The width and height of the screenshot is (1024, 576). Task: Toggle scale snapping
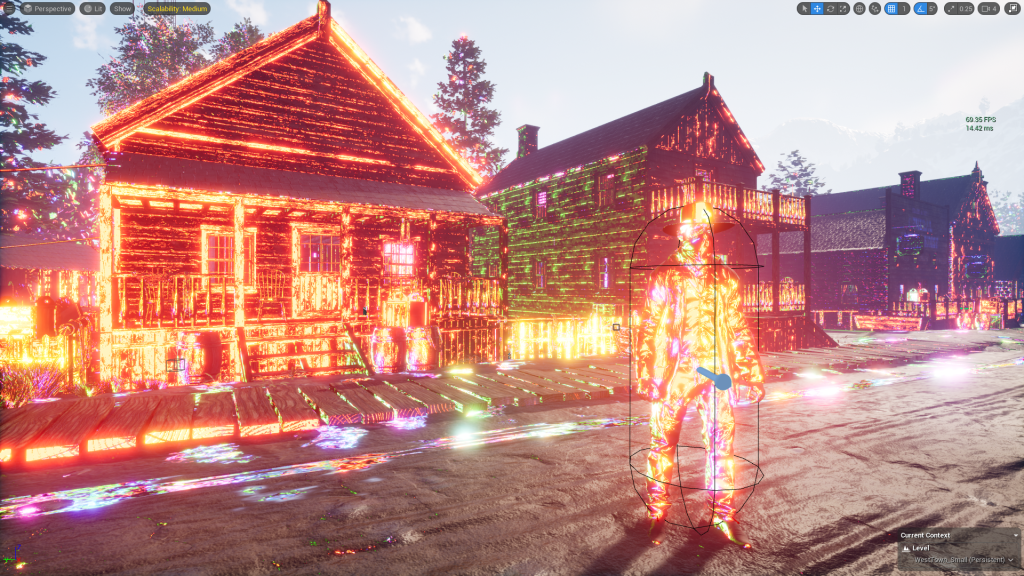(x=949, y=8)
